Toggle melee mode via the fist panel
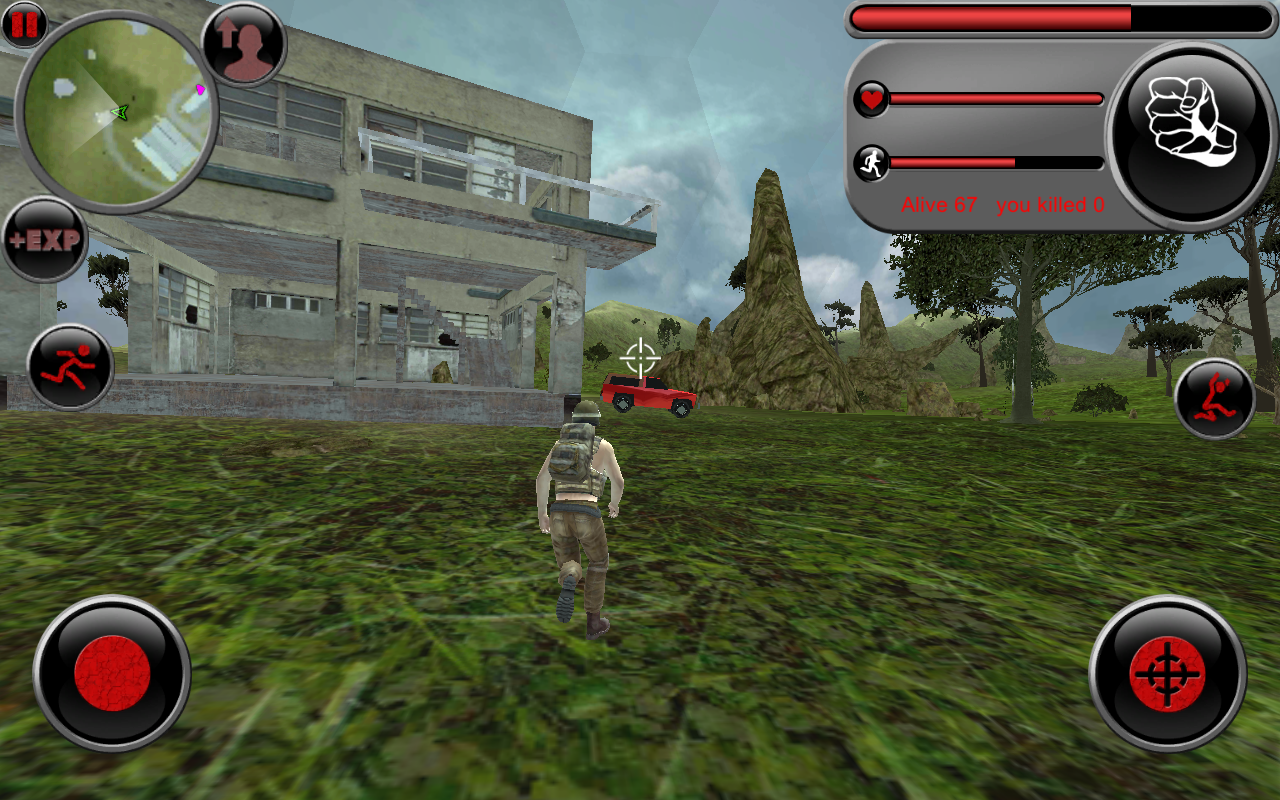The image size is (1280, 800). (x=1186, y=130)
